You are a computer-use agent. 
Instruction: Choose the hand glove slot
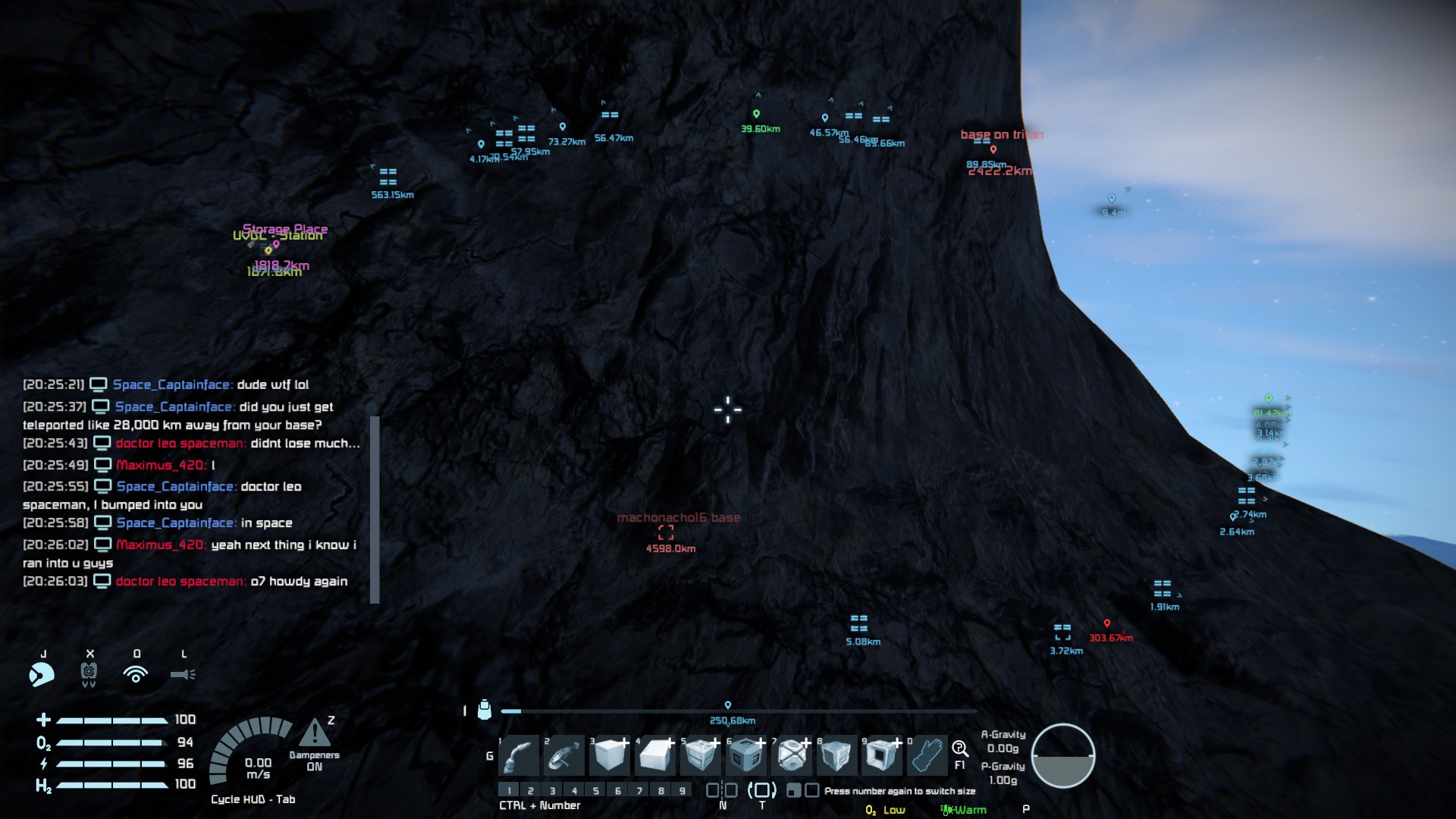click(927, 755)
